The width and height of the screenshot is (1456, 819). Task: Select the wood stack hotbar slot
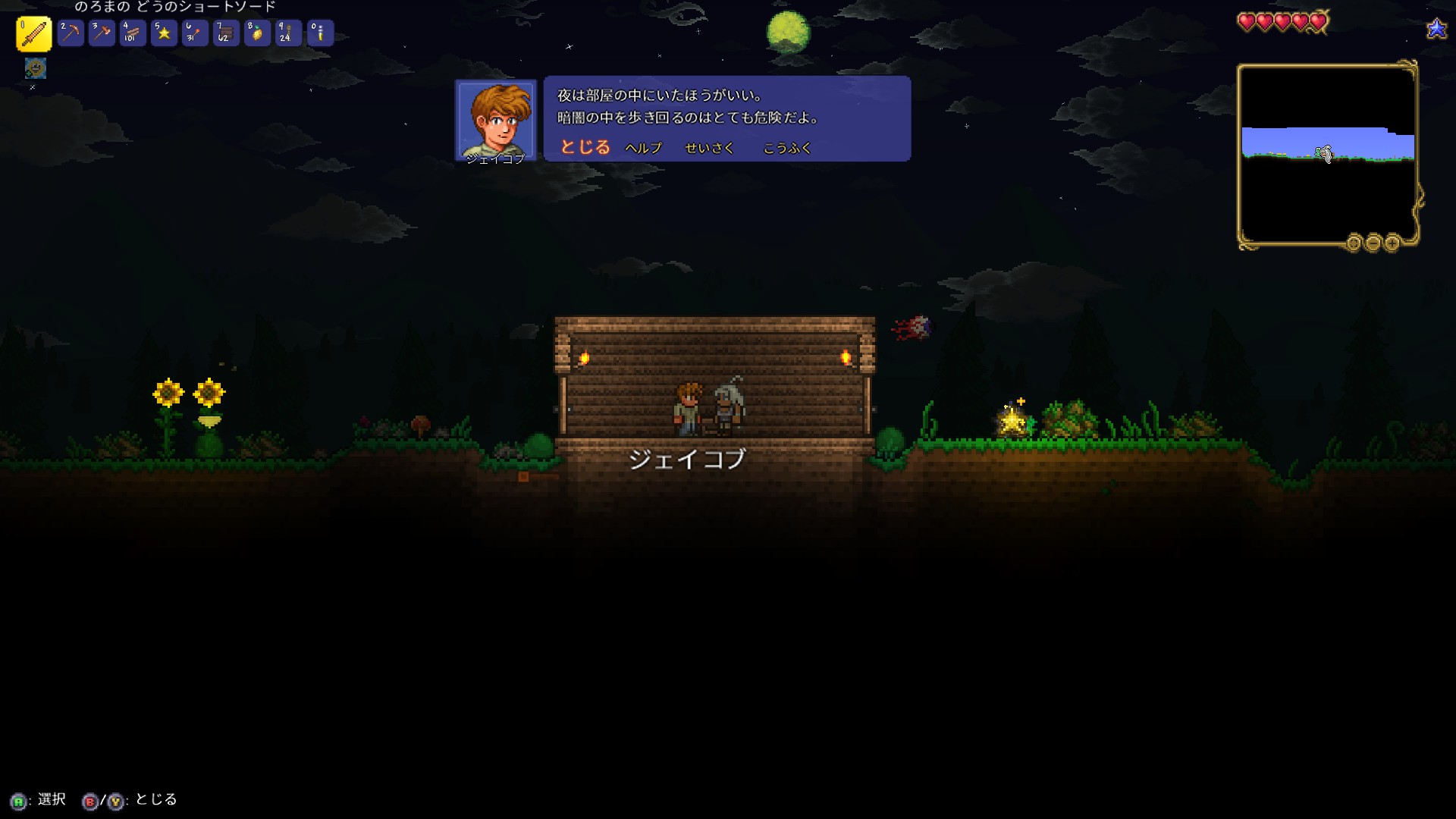tap(133, 33)
